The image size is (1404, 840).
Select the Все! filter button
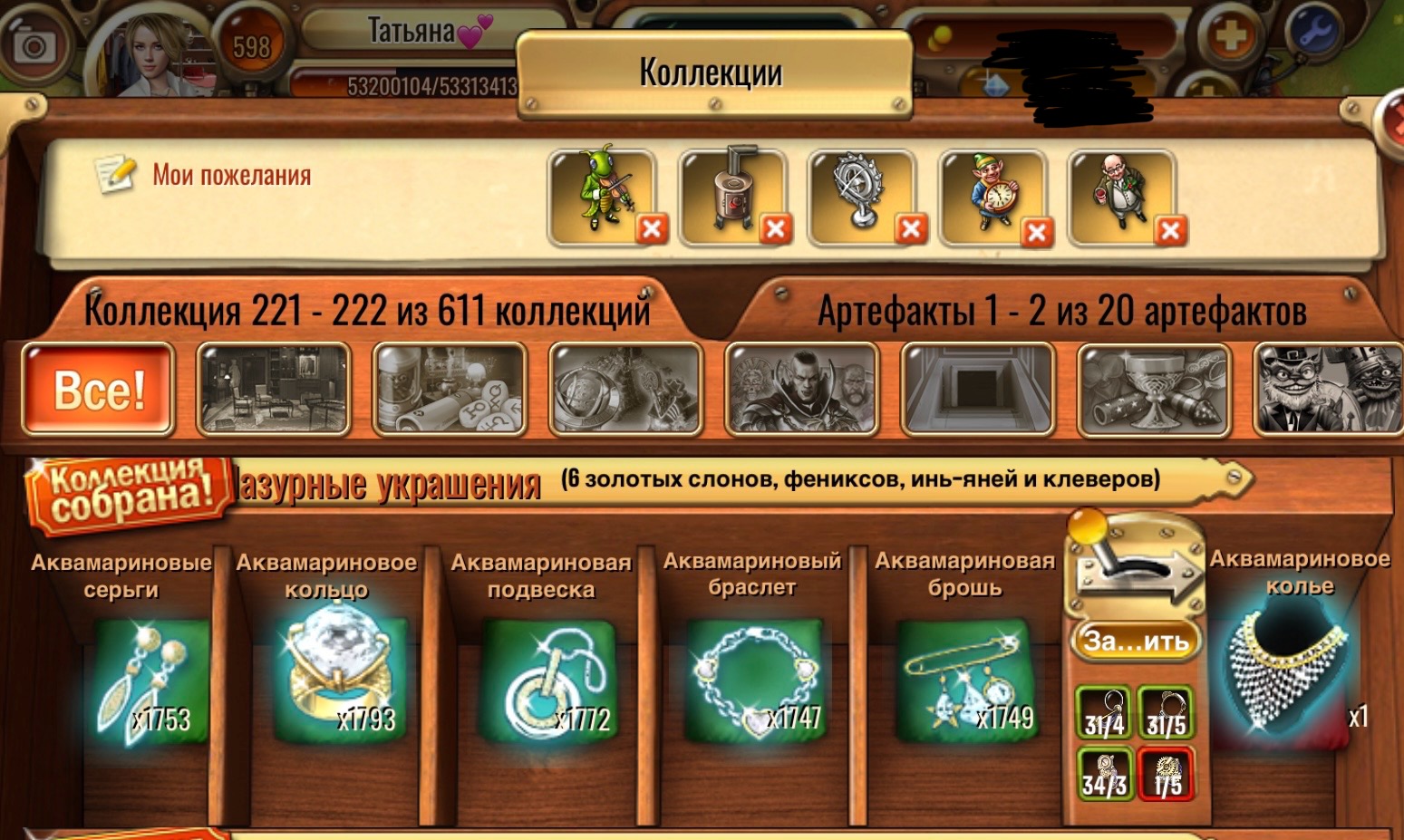tap(97, 391)
